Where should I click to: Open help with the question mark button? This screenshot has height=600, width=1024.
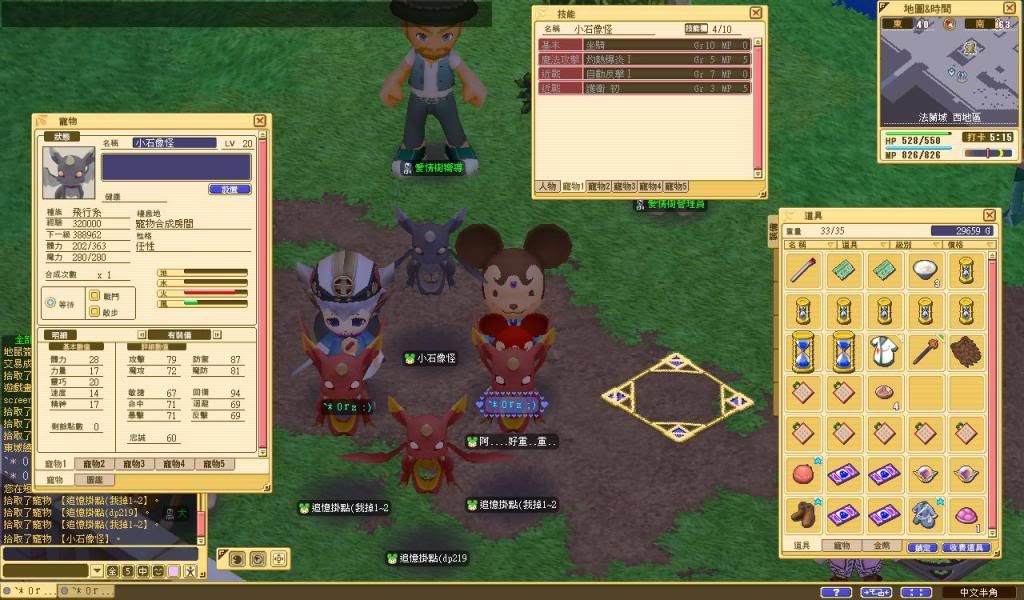835,592
